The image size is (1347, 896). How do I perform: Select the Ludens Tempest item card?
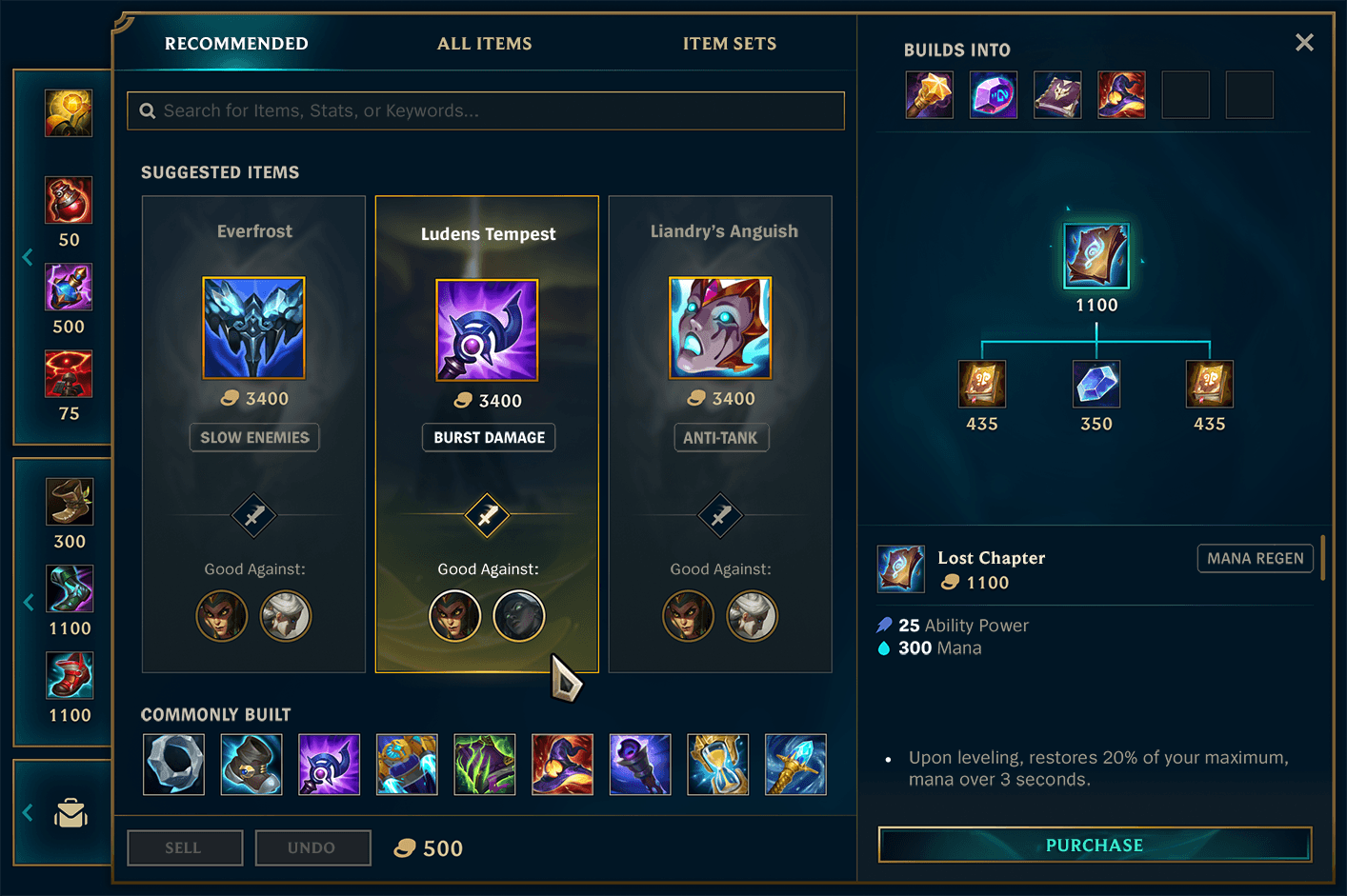[487, 433]
